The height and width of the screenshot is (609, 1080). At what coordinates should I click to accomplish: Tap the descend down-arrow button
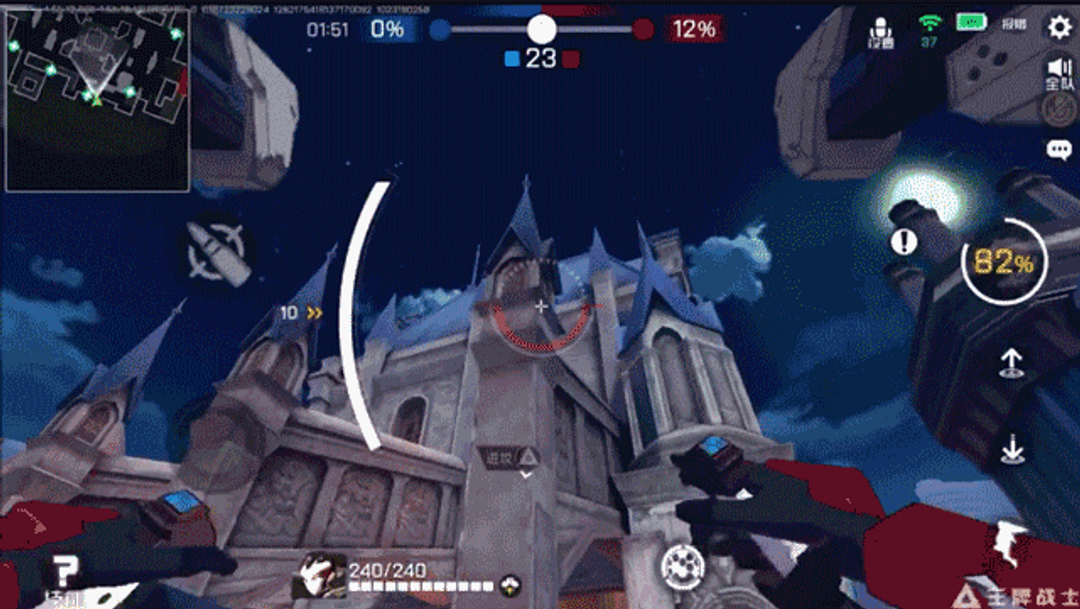coord(1011,451)
